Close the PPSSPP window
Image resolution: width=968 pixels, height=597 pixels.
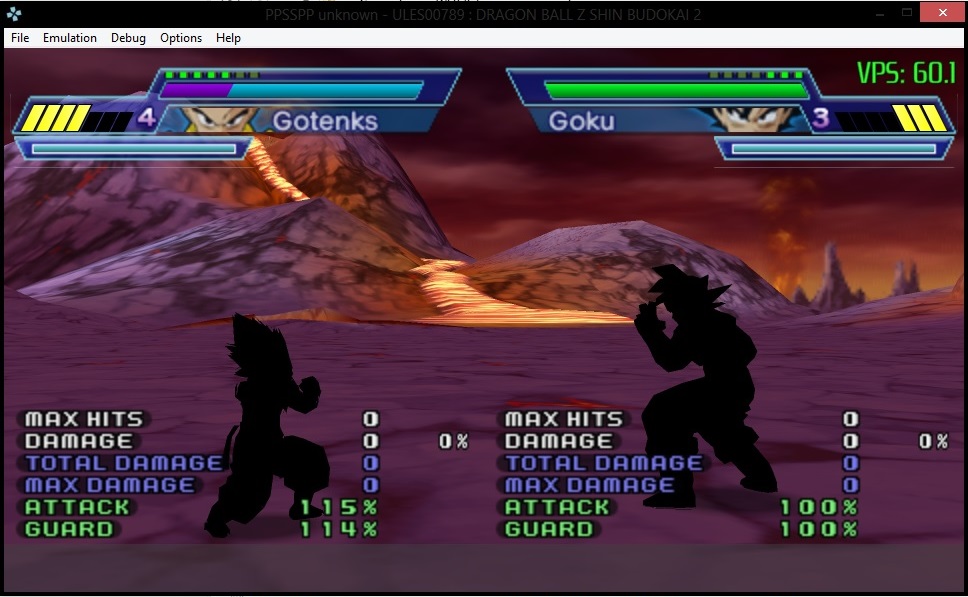pyautogui.click(x=944, y=12)
